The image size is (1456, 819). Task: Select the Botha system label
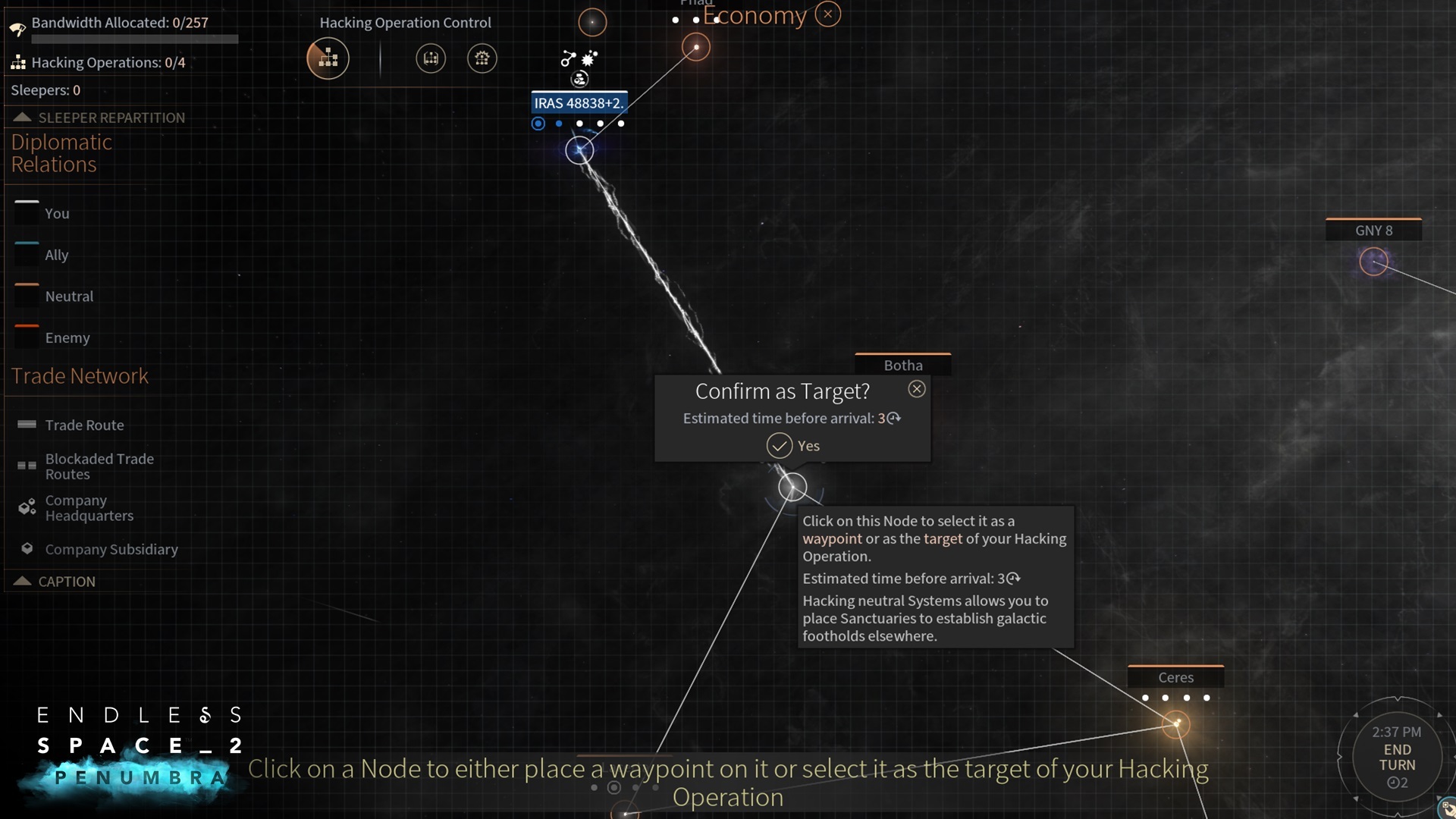902,366
